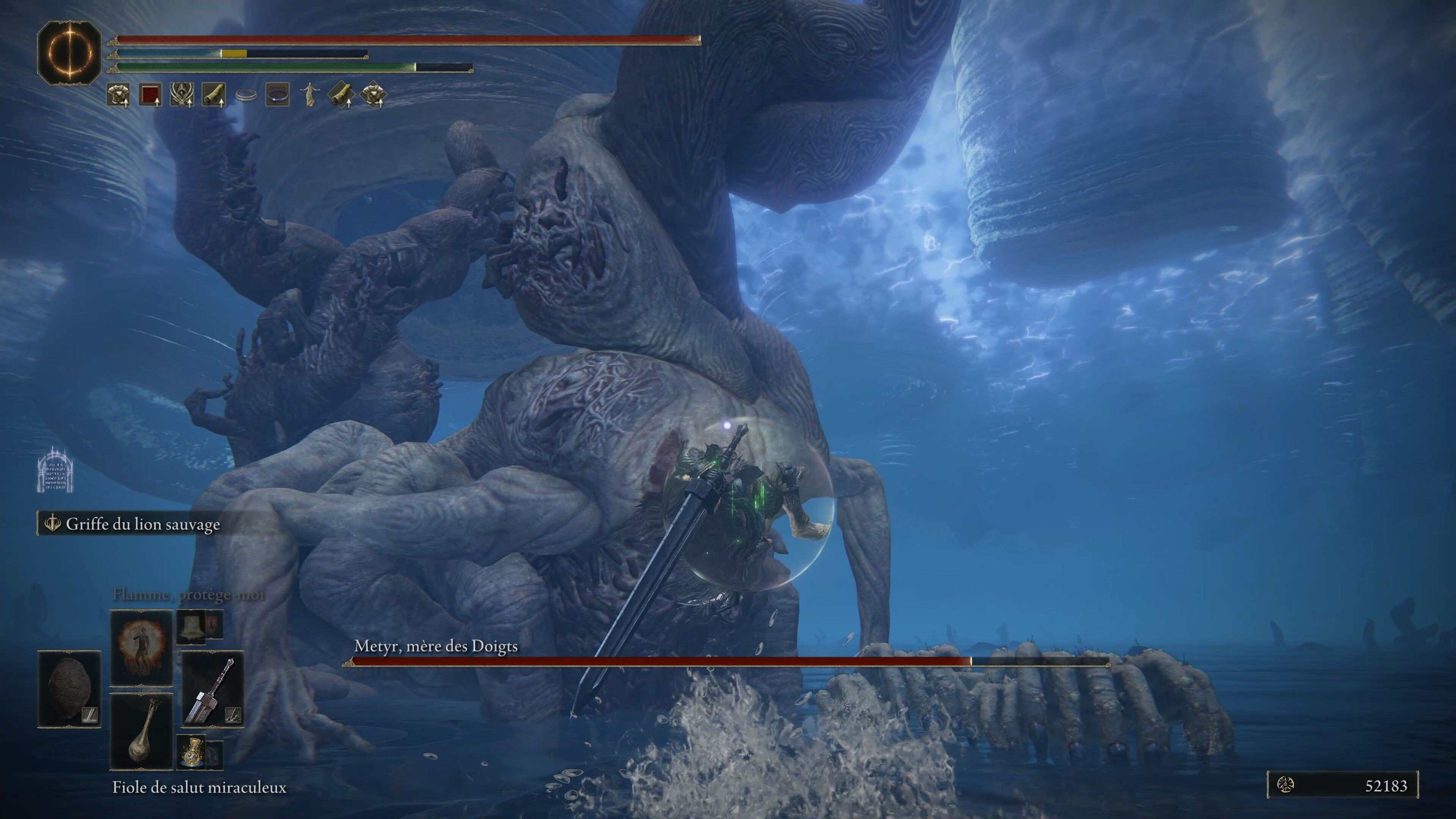Select the turtle shell shield slot
The height and width of the screenshot is (819, 1456).
pos(69,689)
